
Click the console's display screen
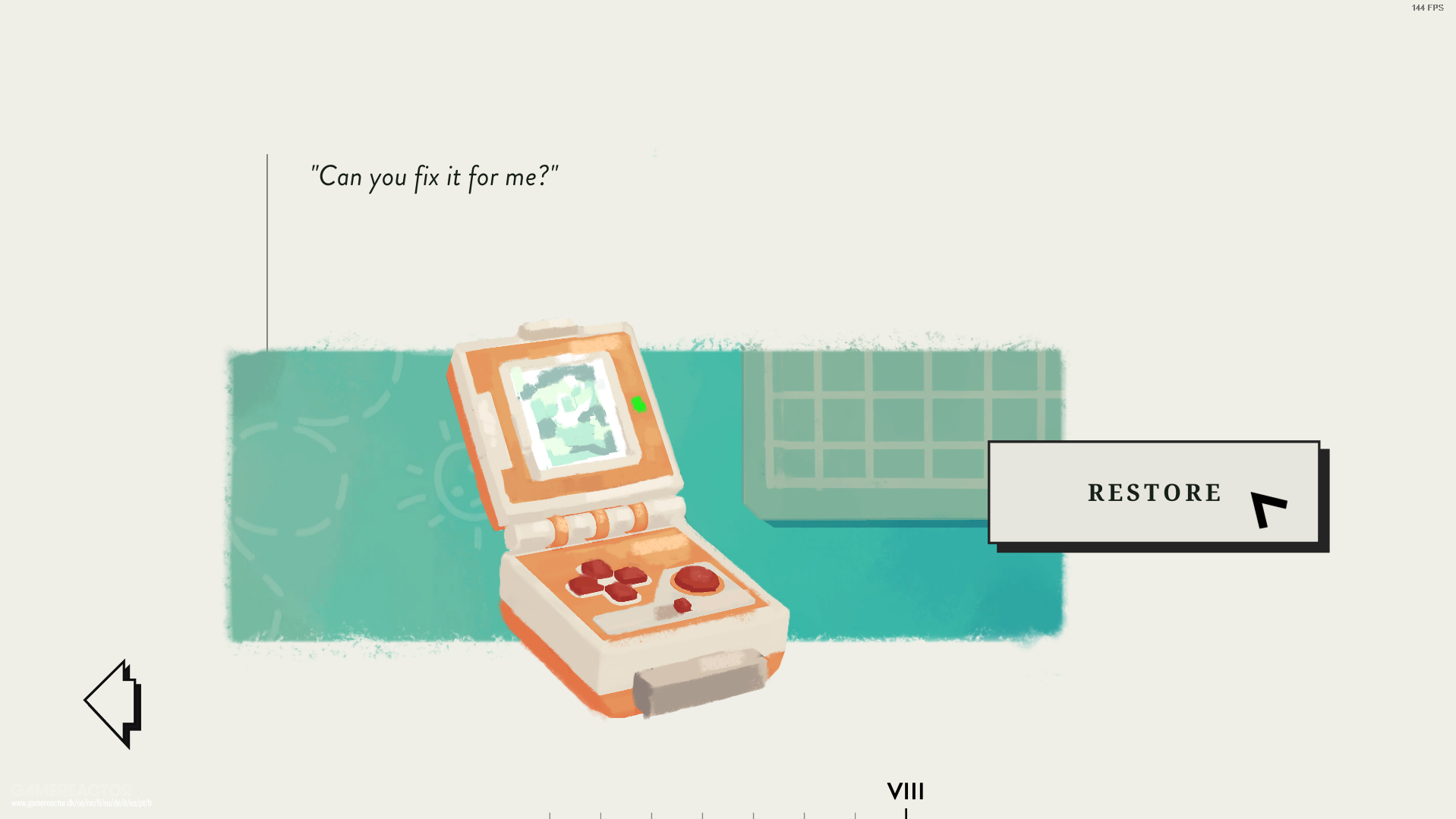tap(571, 412)
